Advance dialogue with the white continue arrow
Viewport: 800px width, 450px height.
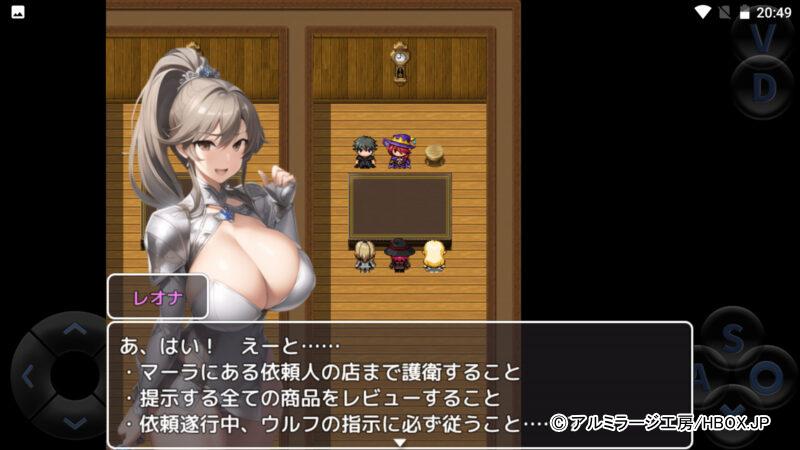(399, 441)
